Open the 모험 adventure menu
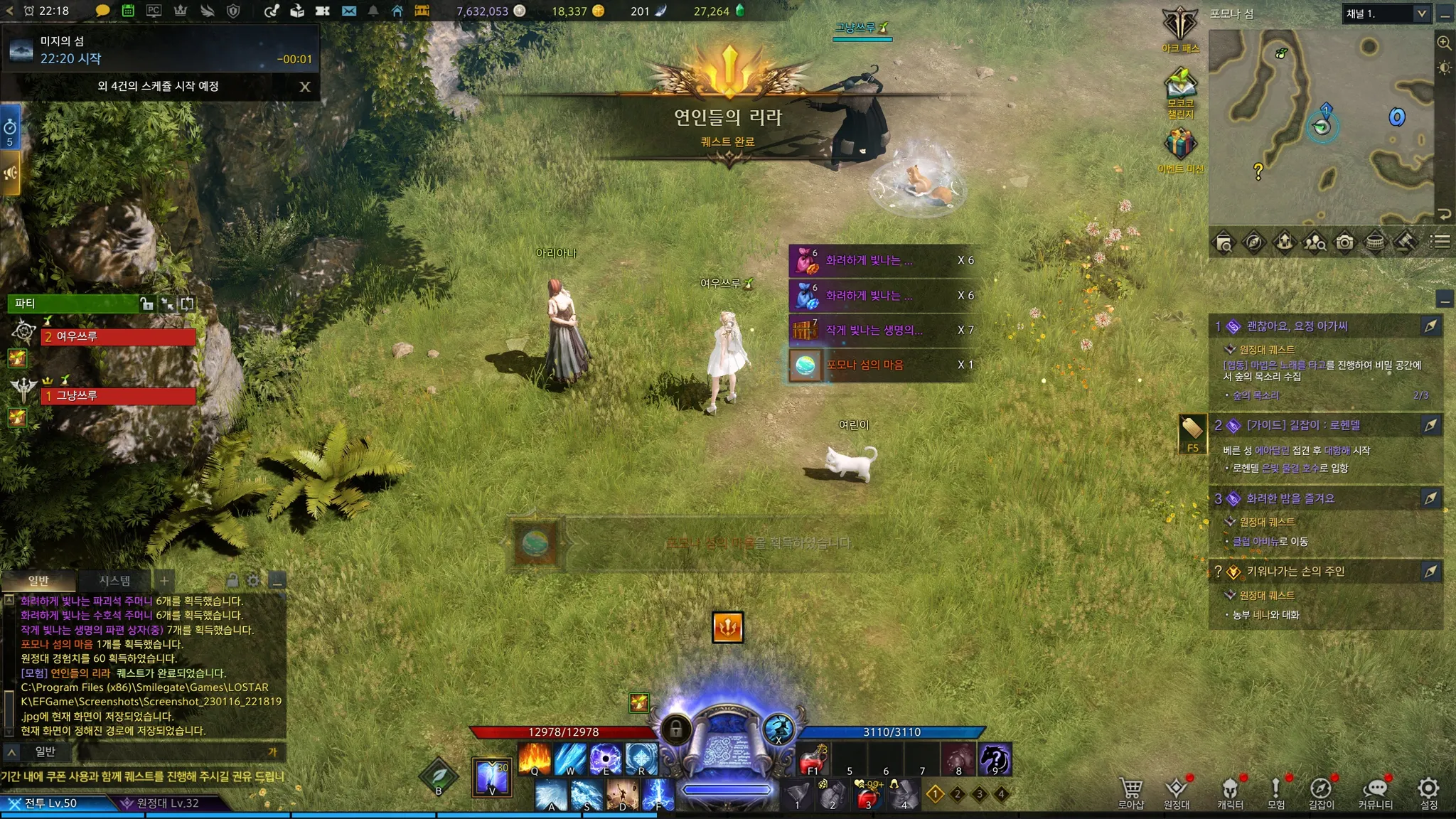This screenshot has width=1456, height=819. tap(1276, 792)
